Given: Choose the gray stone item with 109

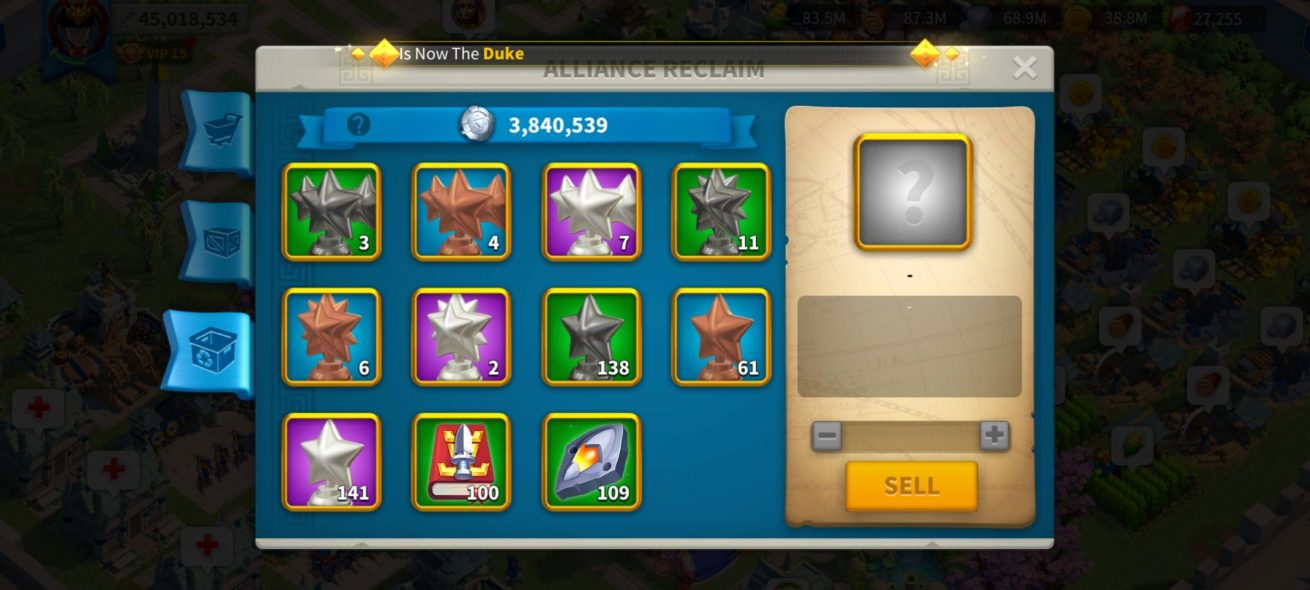Looking at the screenshot, I should (x=591, y=462).
